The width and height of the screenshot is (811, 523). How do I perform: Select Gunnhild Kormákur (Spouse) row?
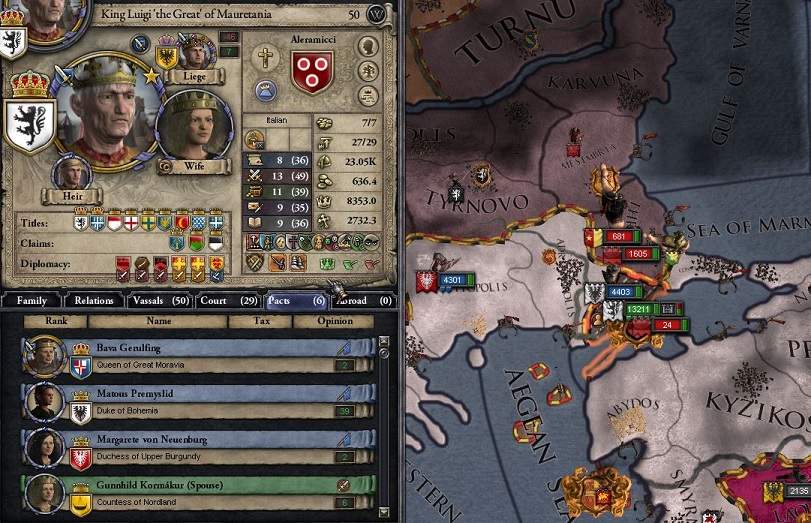click(198, 494)
